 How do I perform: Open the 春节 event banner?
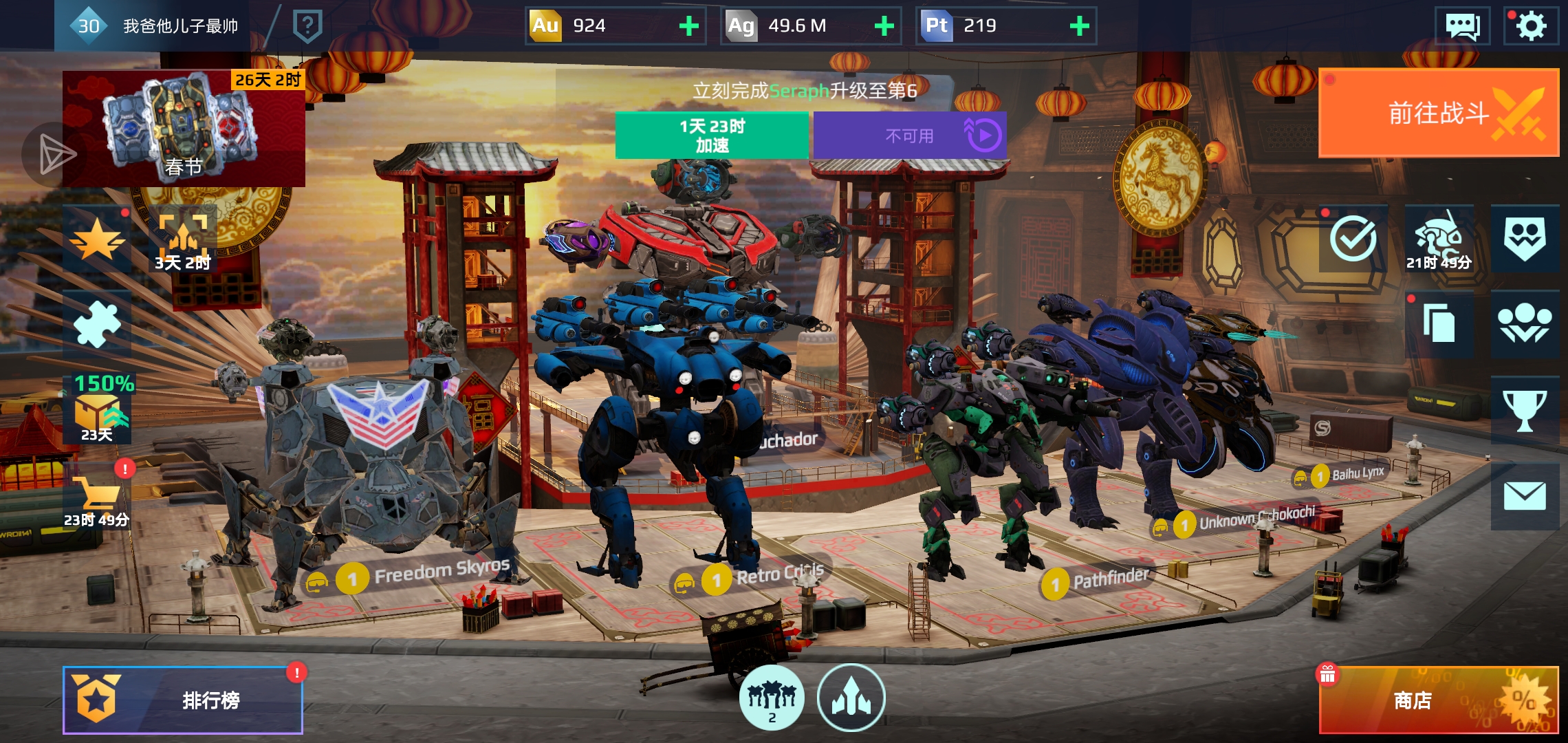(x=184, y=129)
